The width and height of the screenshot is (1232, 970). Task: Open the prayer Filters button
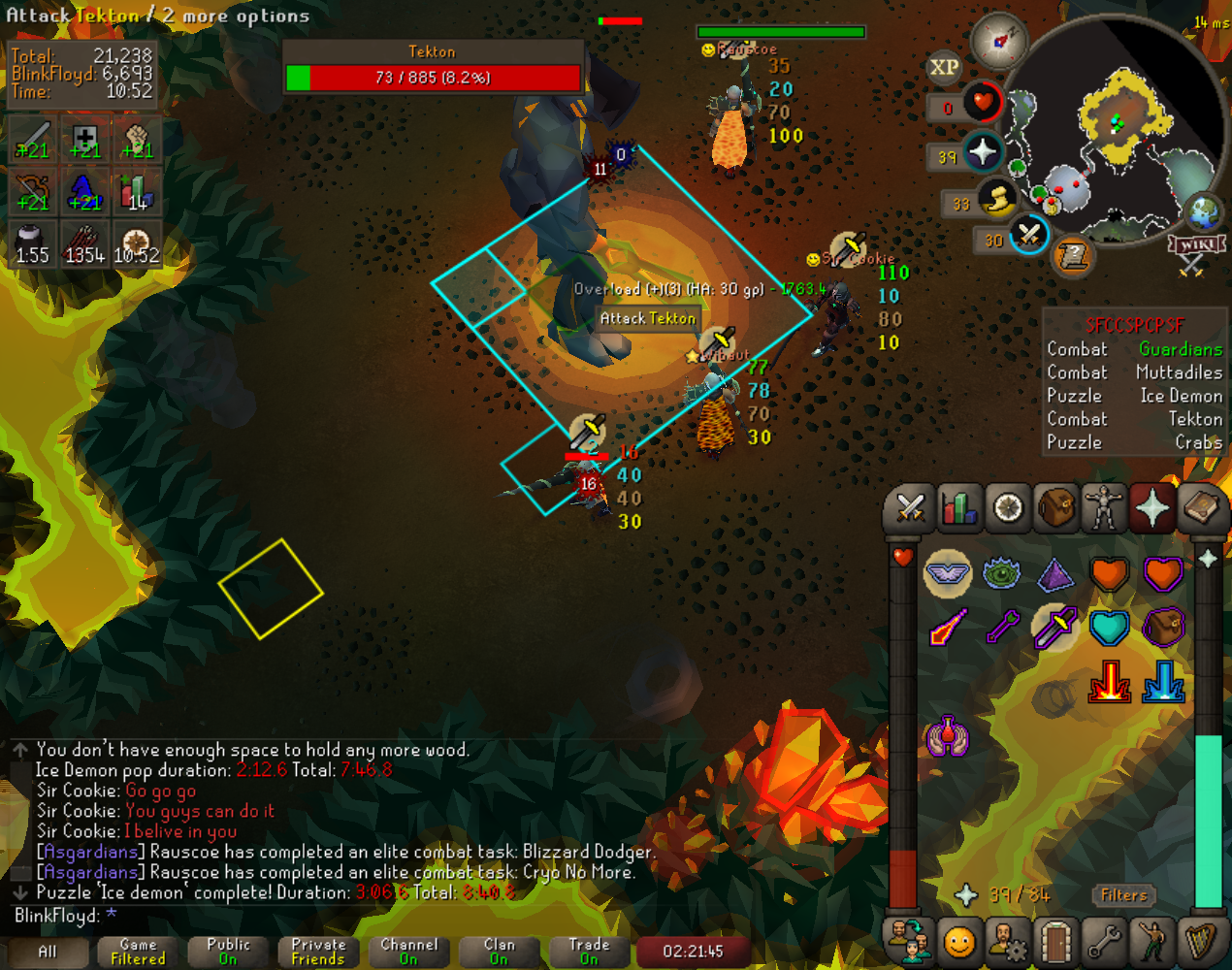click(1123, 895)
